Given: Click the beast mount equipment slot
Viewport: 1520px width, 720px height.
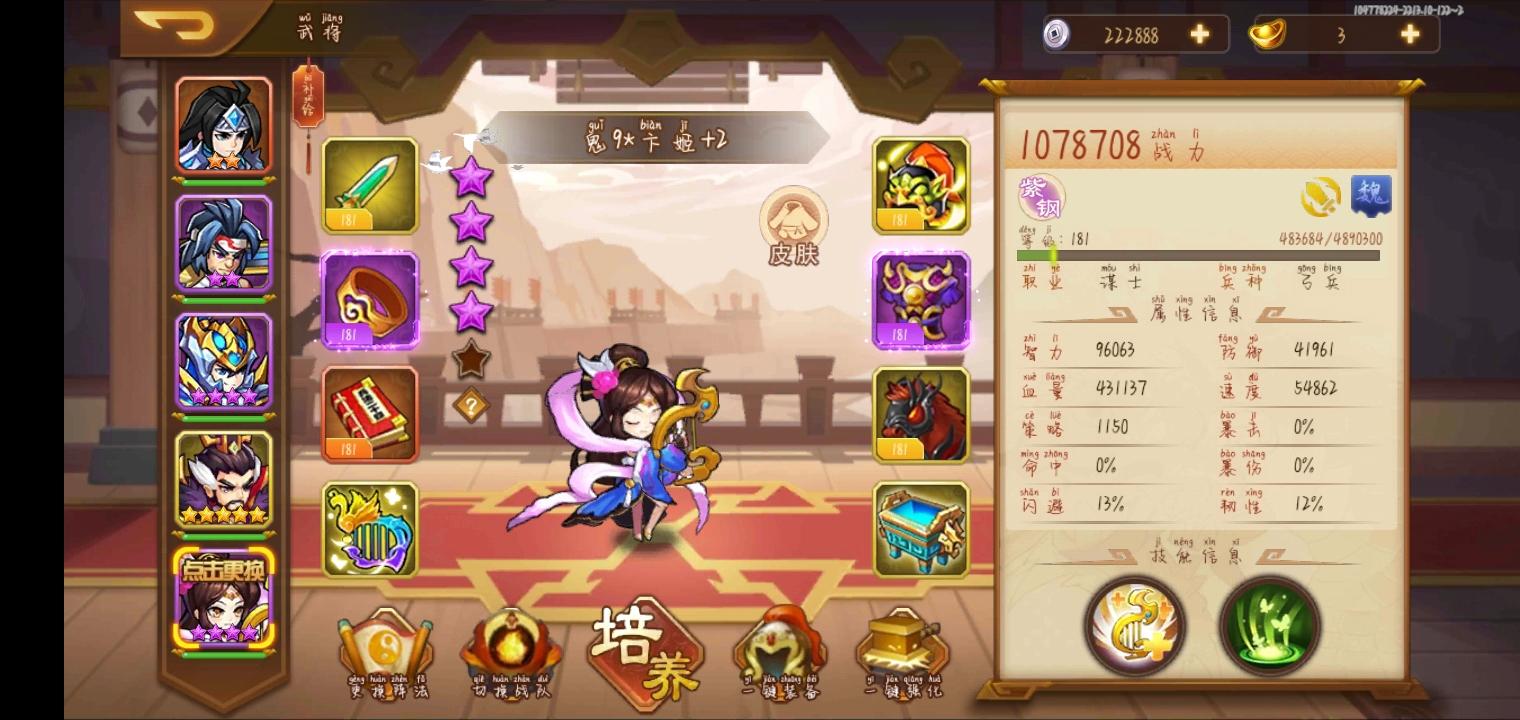Looking at the screenshot, I should [x=919, y=416].
